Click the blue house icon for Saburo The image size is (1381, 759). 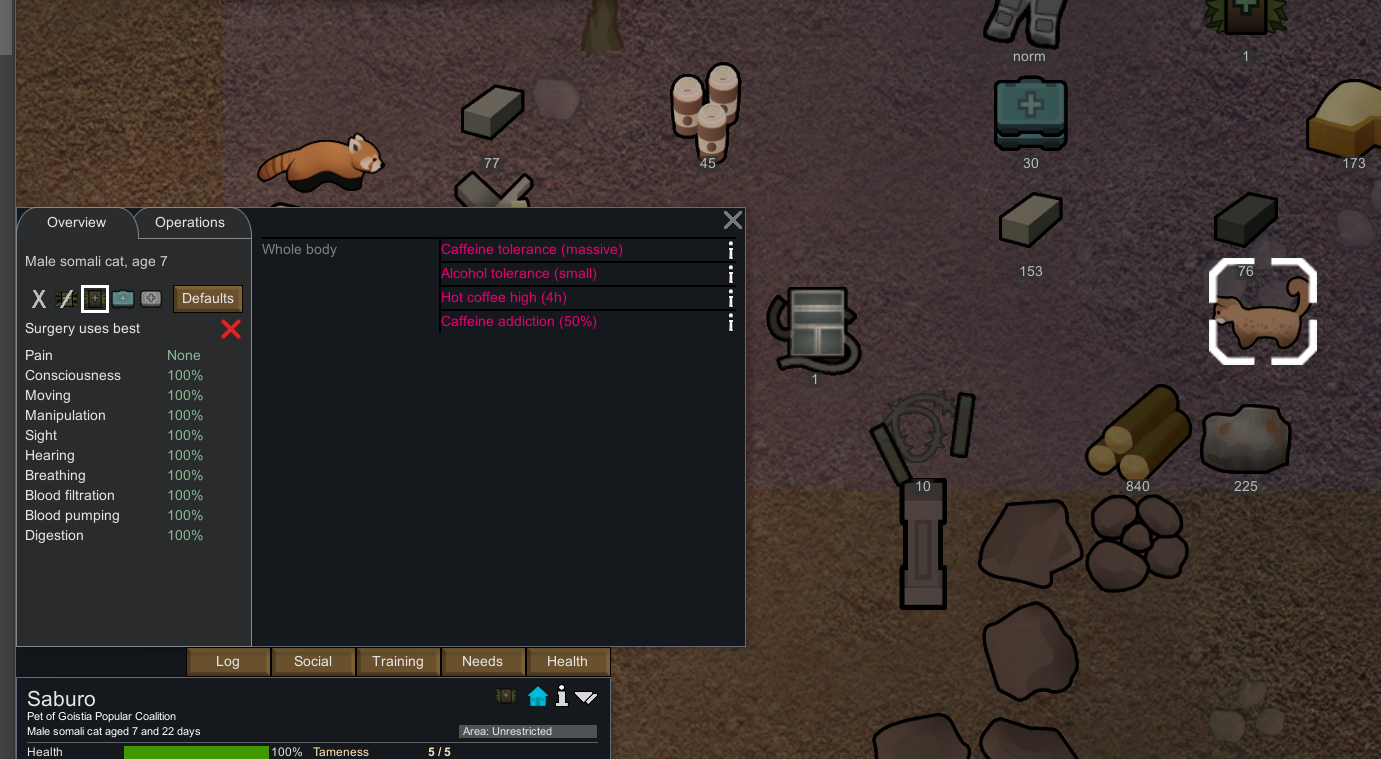(538, 696)
